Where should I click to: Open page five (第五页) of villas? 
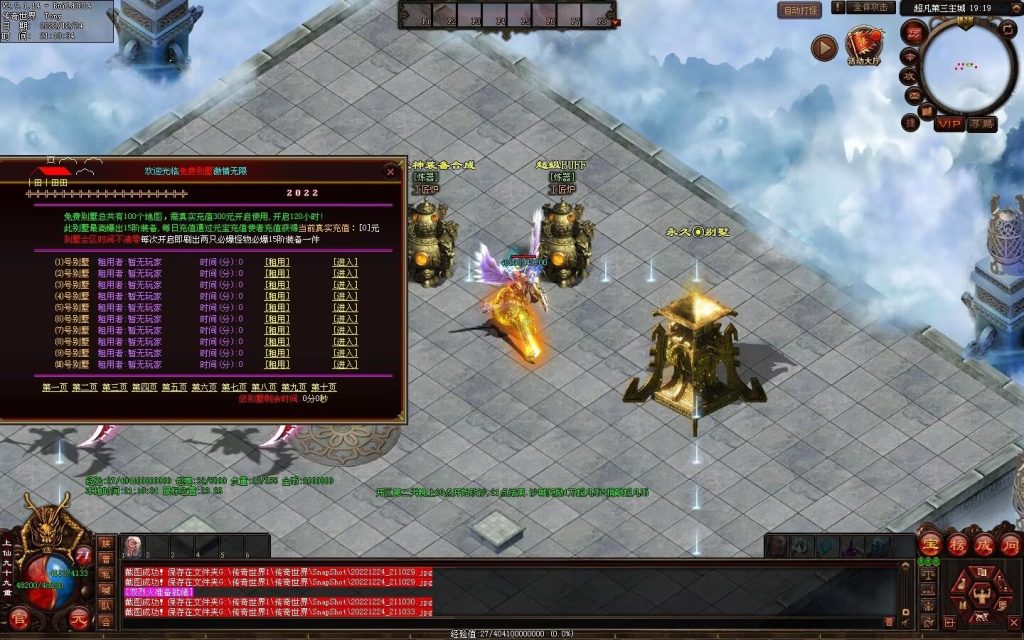(174, 387)
